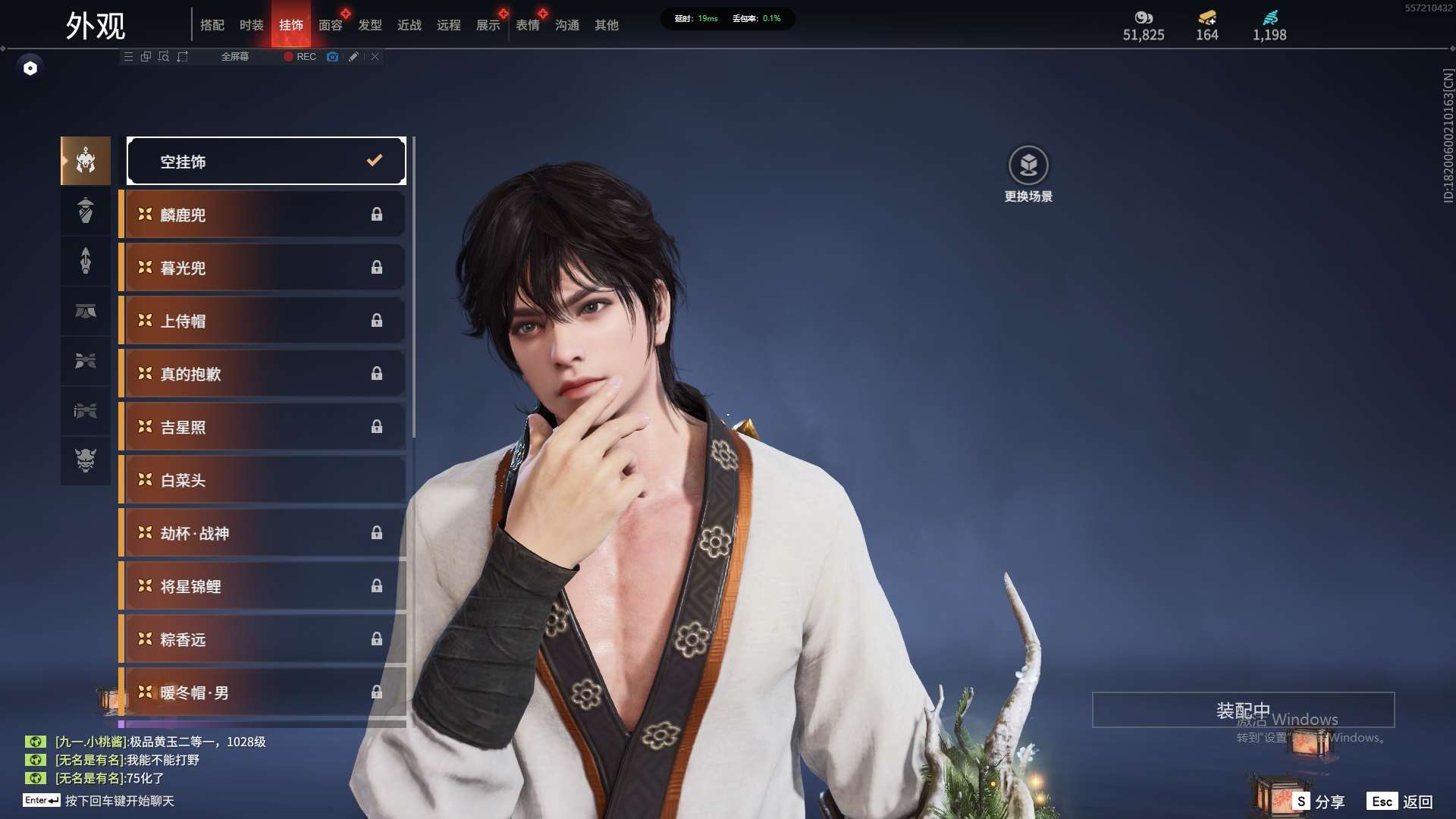This screenshot has height=819, width=1456.
Task: Switch to the 表情 tab
Action: pos(528,25)
